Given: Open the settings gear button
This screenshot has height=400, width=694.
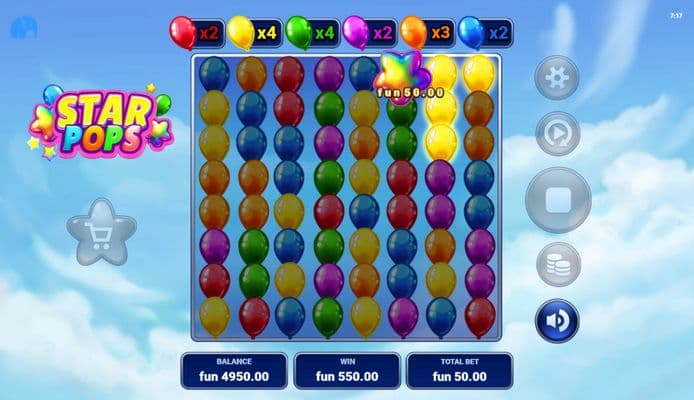Looking at the screenshot, I should 557,78.
